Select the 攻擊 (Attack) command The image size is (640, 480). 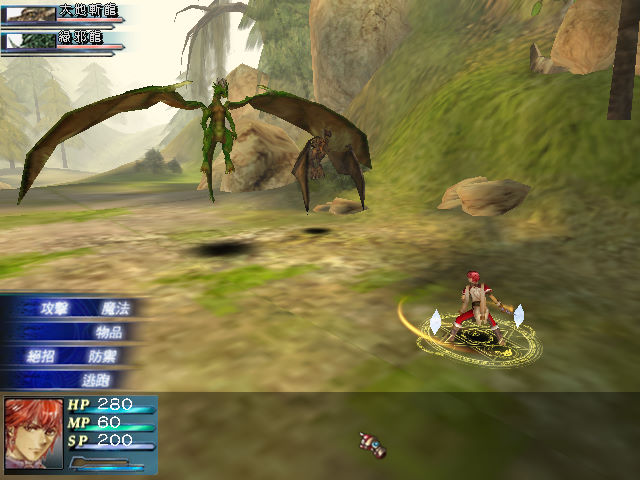tap(54, 308)
